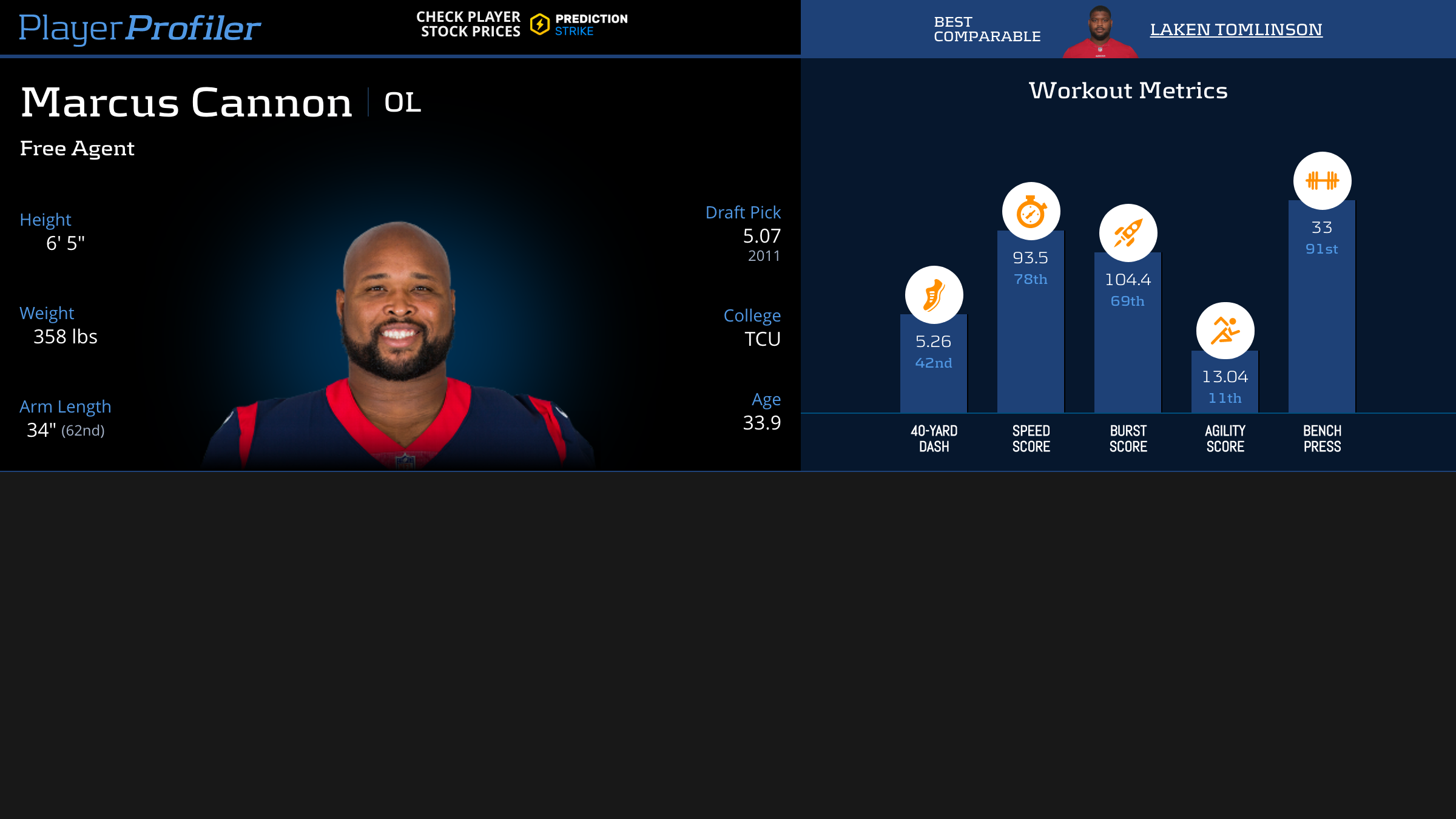Click the 40-yard dash shoe icon

(934, 295)
